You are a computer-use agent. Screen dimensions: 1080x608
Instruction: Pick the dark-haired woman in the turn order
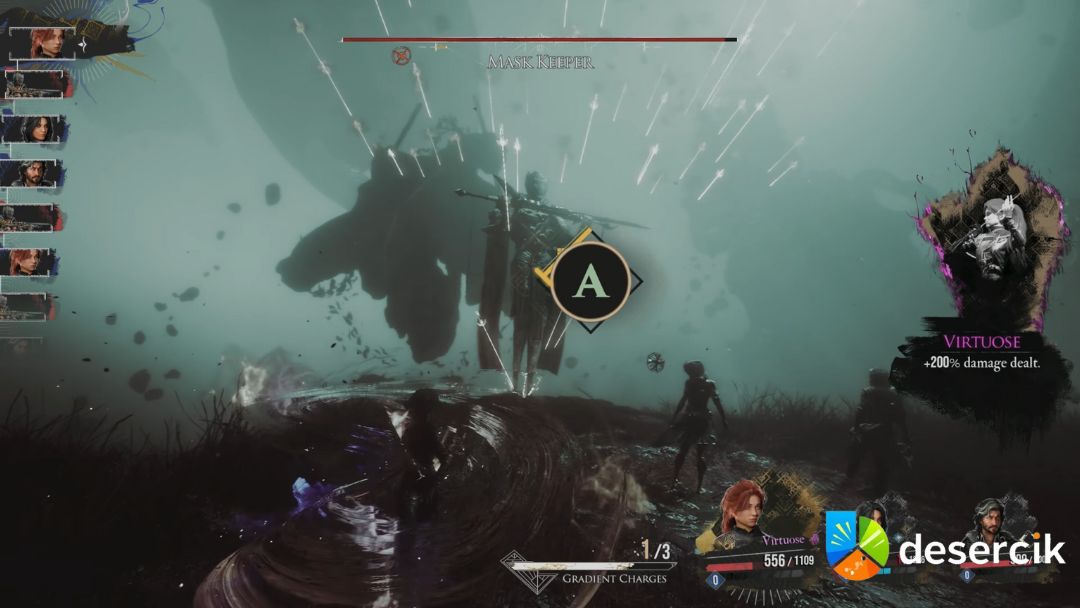[38, 129]
